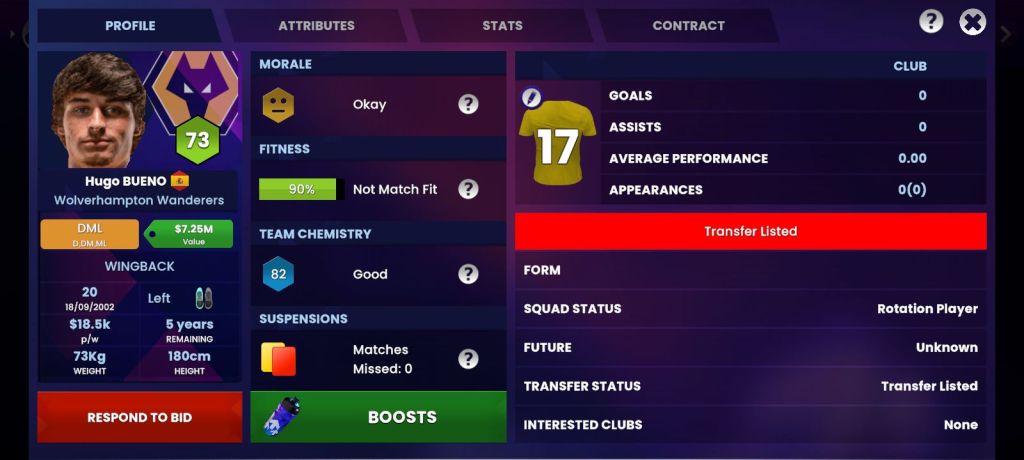This screenshot has width=1024, height=460.
Task: Show Team Chemistry help info
Action: pyautogui.click(x=468, y=274)
